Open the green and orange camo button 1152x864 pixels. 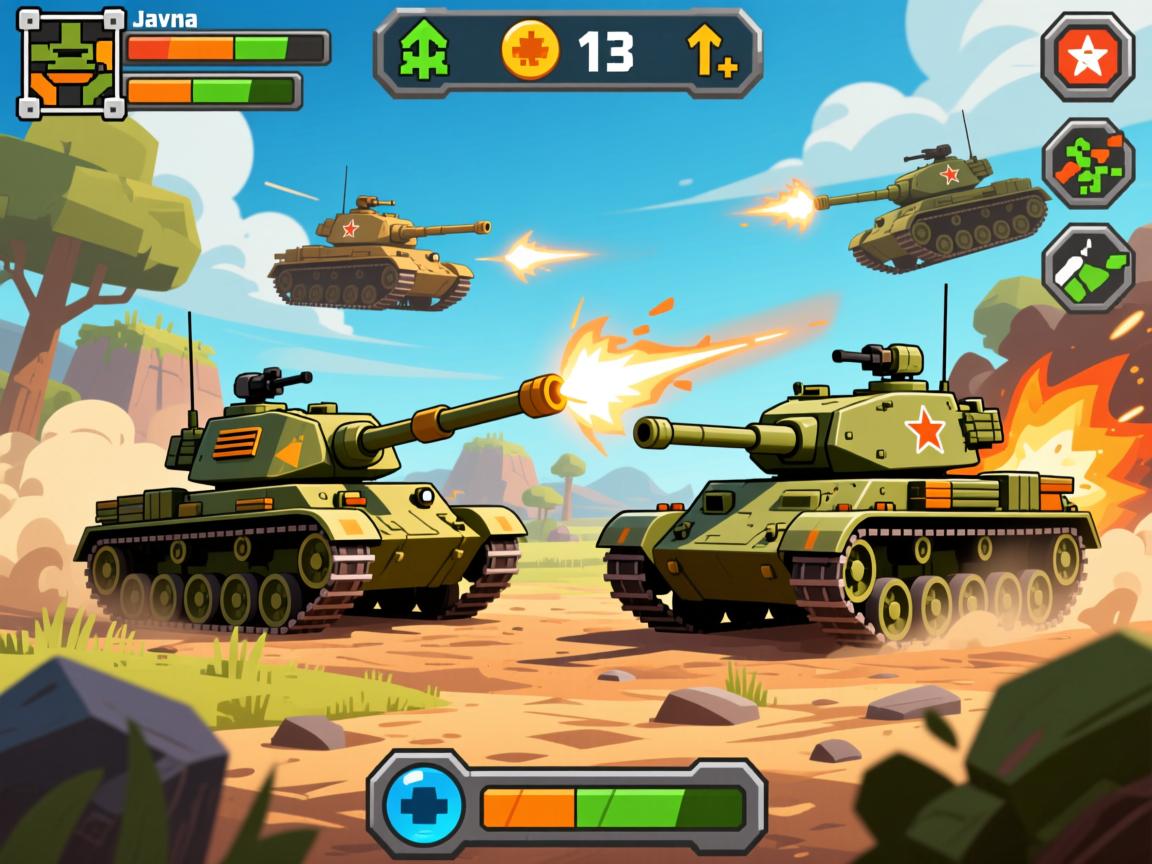pos(1088,163)
